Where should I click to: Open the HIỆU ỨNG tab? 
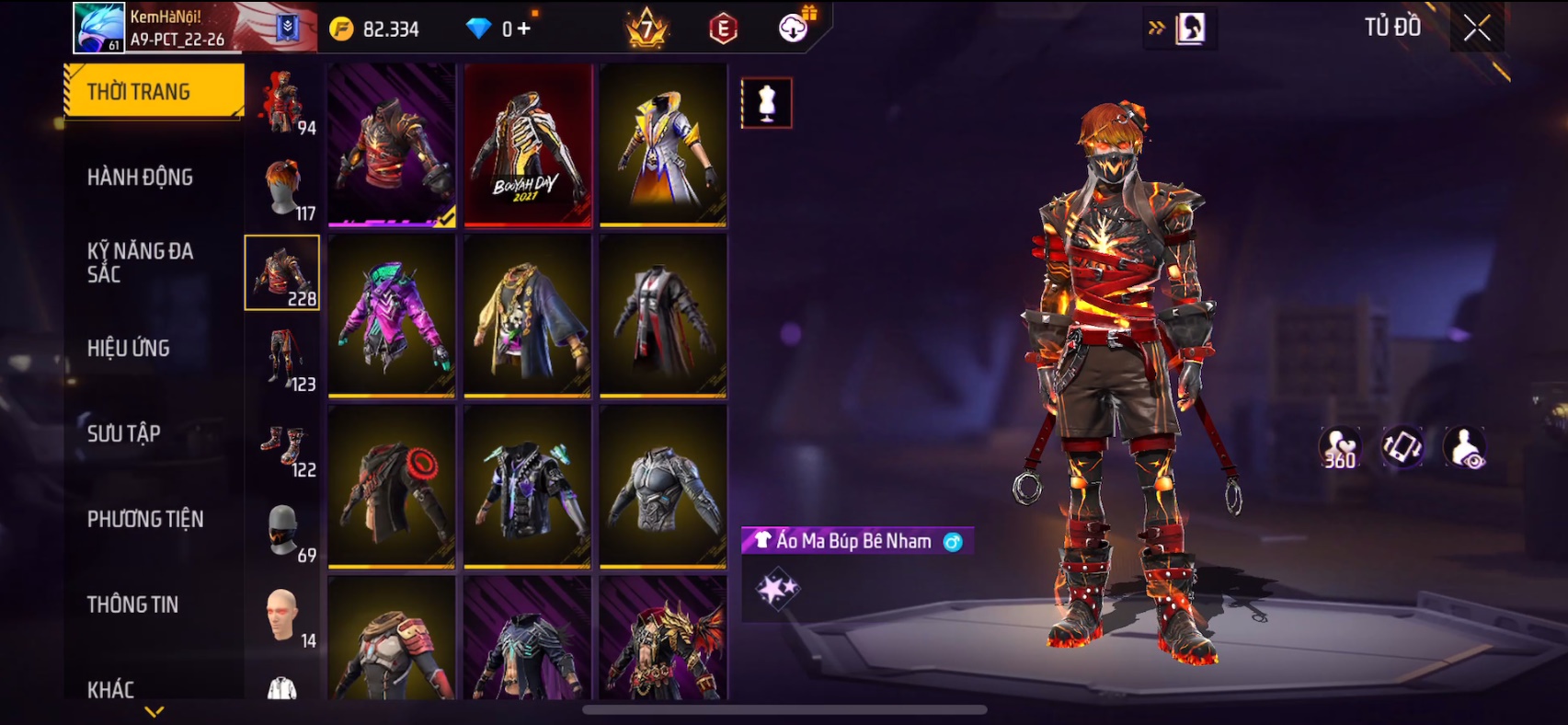click(129, 348)
